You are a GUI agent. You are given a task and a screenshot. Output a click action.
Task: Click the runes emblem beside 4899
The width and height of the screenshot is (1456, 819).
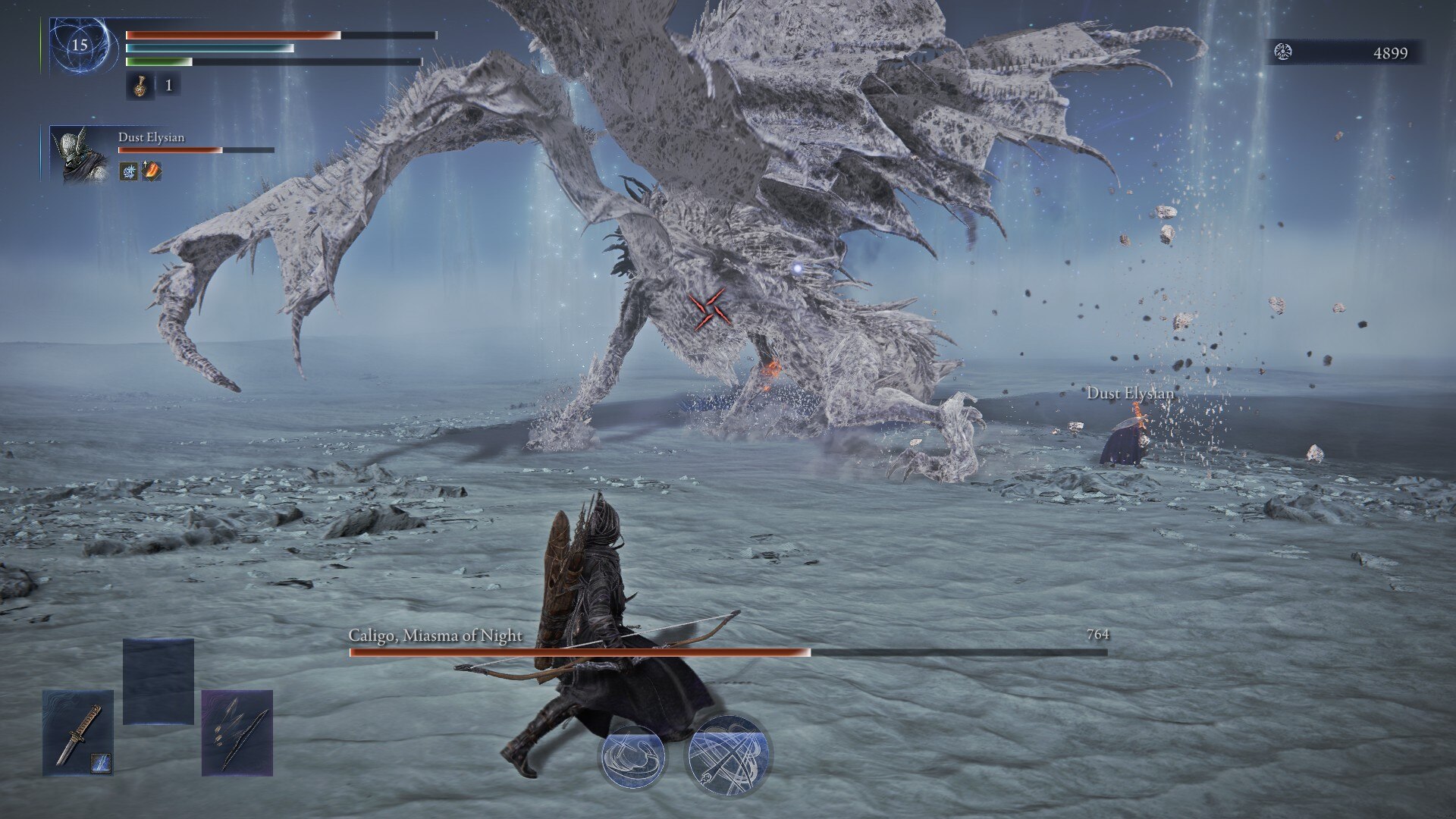click(x=1283, y=52)
